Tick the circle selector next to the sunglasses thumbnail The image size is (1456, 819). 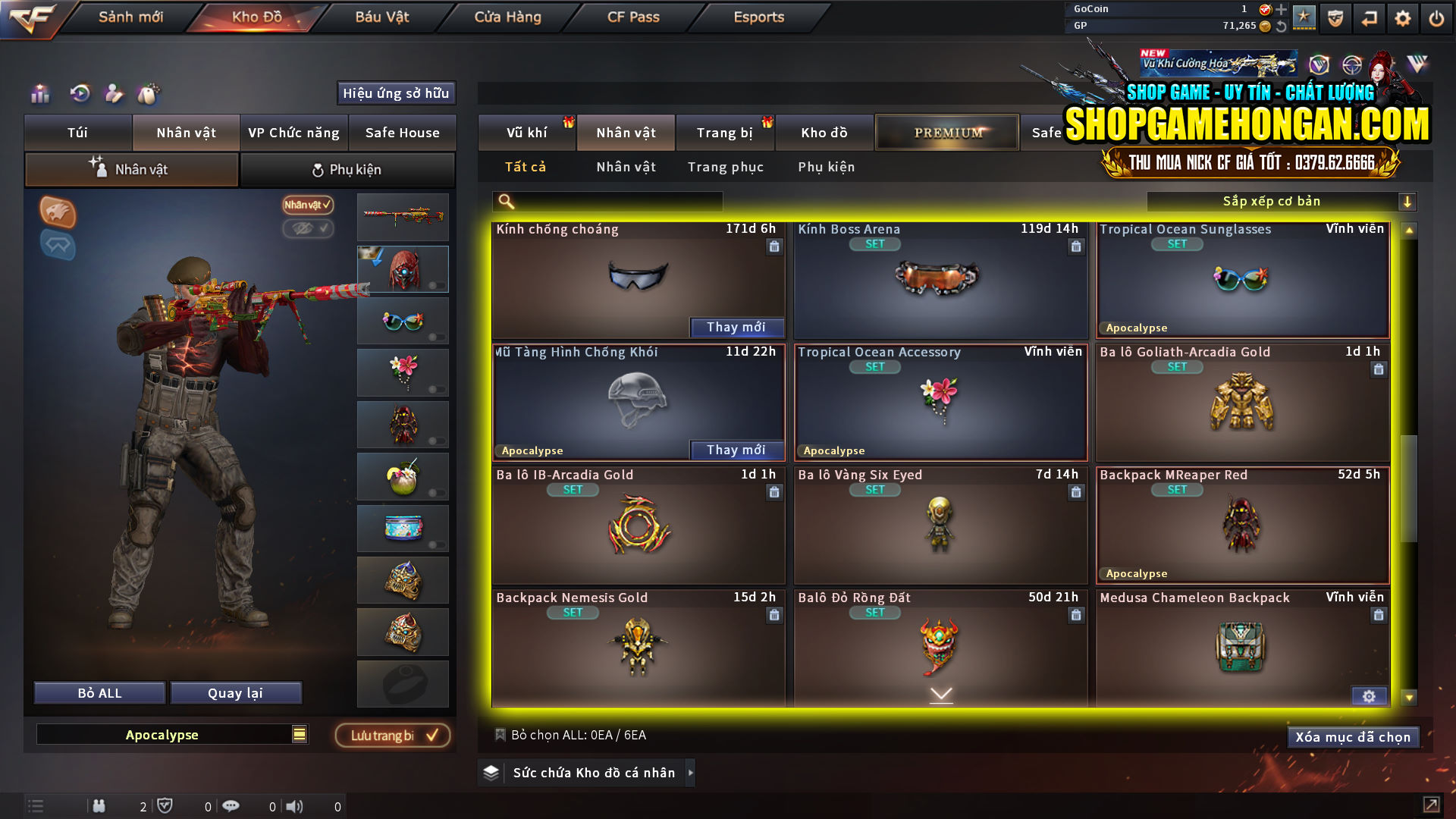[x=434, y=337]
